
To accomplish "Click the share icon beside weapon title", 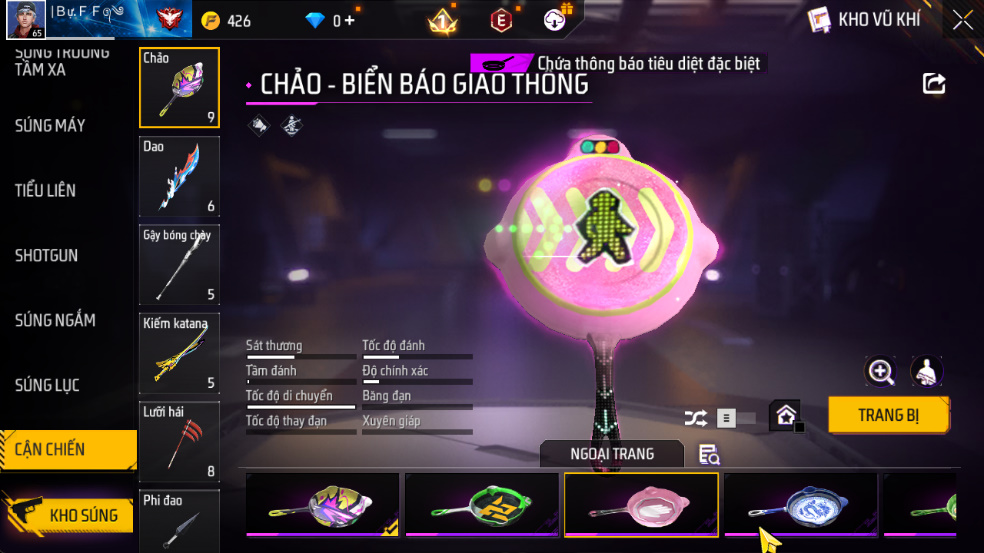I will click(x=934, y=84).
